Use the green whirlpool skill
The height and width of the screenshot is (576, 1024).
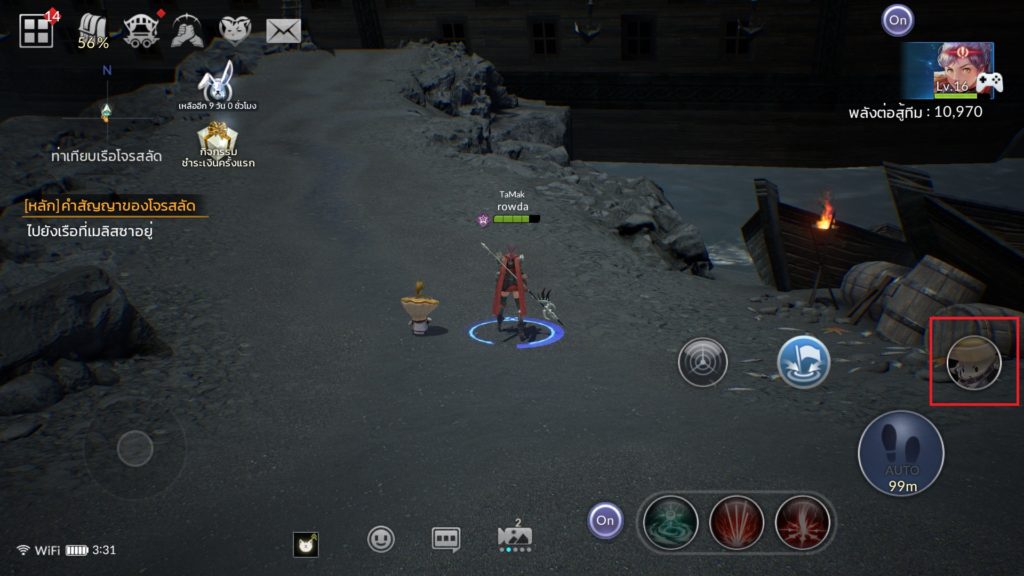pyautogui.click(x=669, y=520)
